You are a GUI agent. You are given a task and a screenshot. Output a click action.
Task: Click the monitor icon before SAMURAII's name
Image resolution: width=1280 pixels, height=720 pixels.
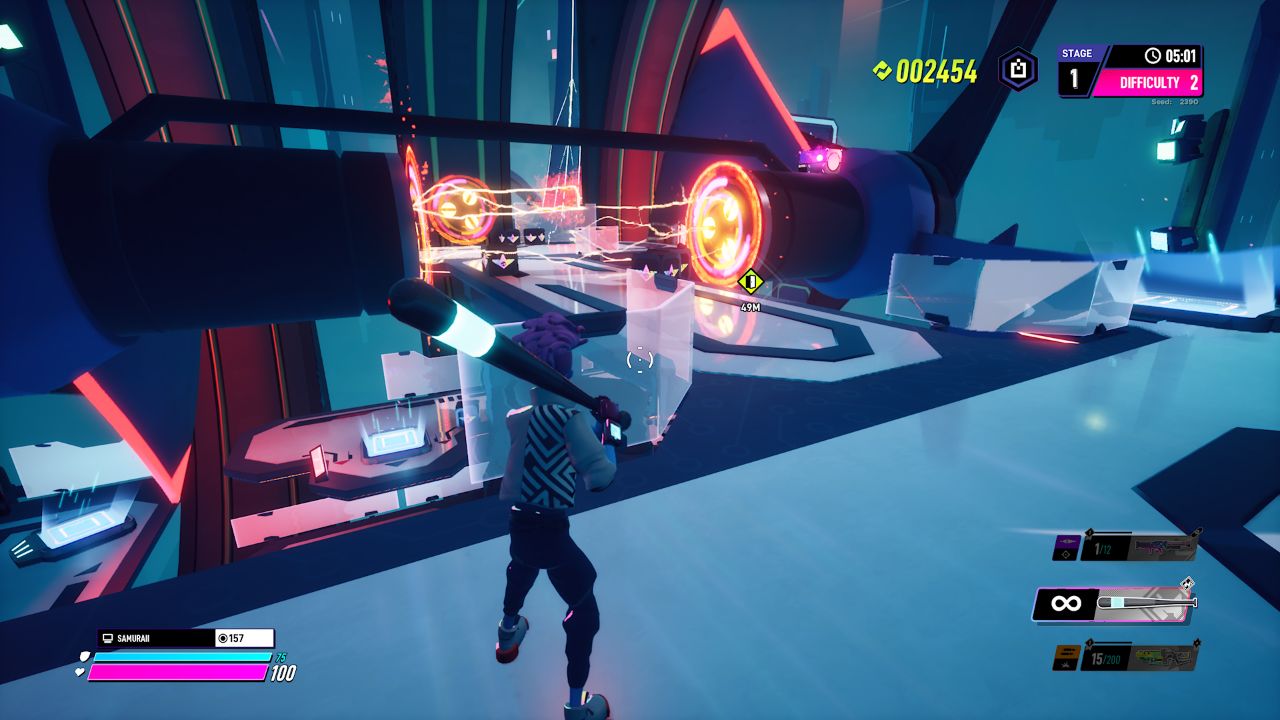(x=107, y=638)
